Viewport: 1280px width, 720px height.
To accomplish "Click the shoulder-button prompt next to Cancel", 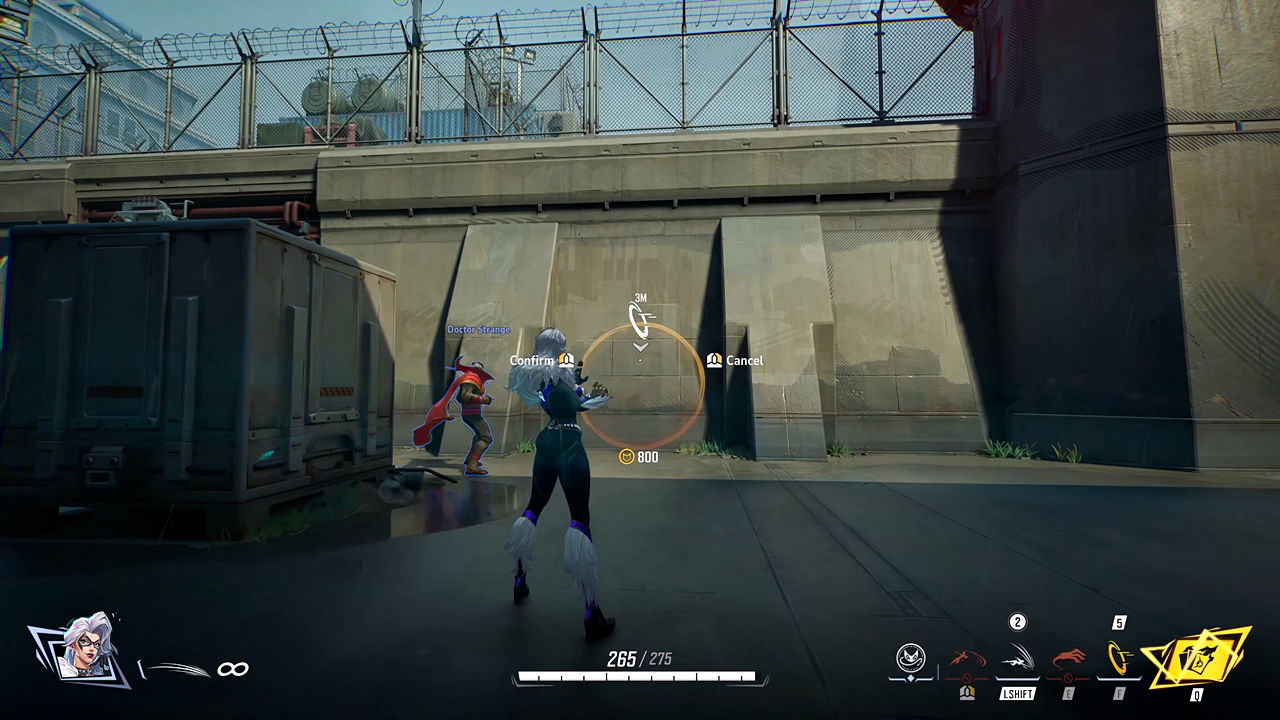I will point(714,359).
